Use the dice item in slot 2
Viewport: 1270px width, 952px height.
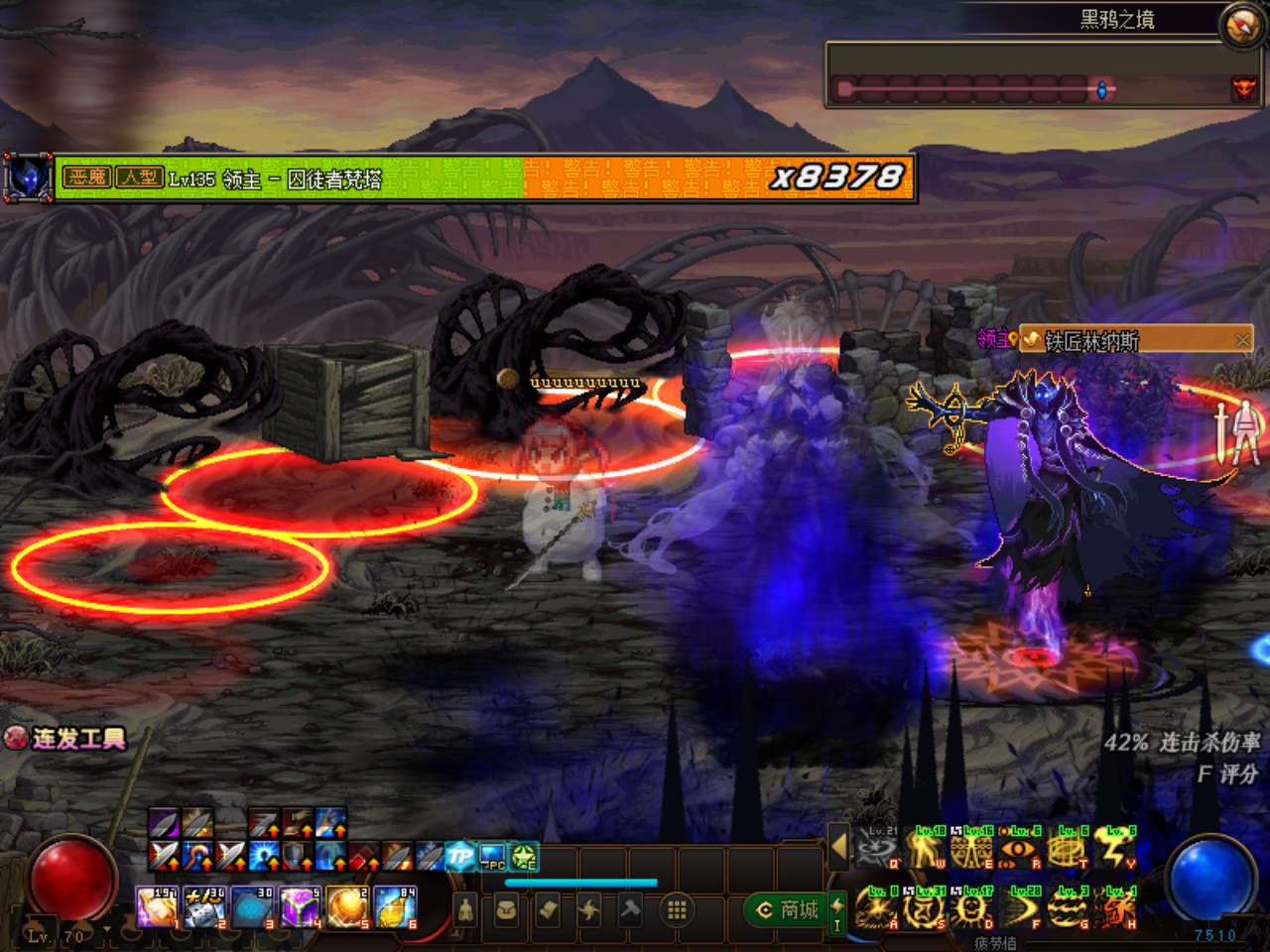point(204,907)
